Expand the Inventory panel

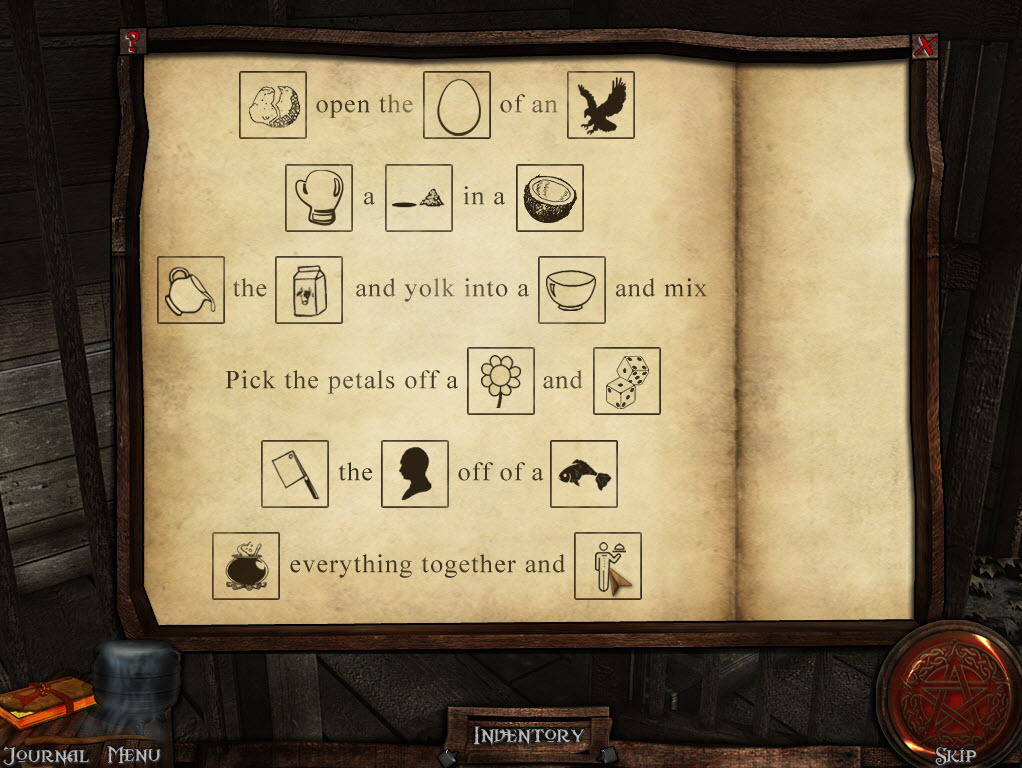coord(528,735)
